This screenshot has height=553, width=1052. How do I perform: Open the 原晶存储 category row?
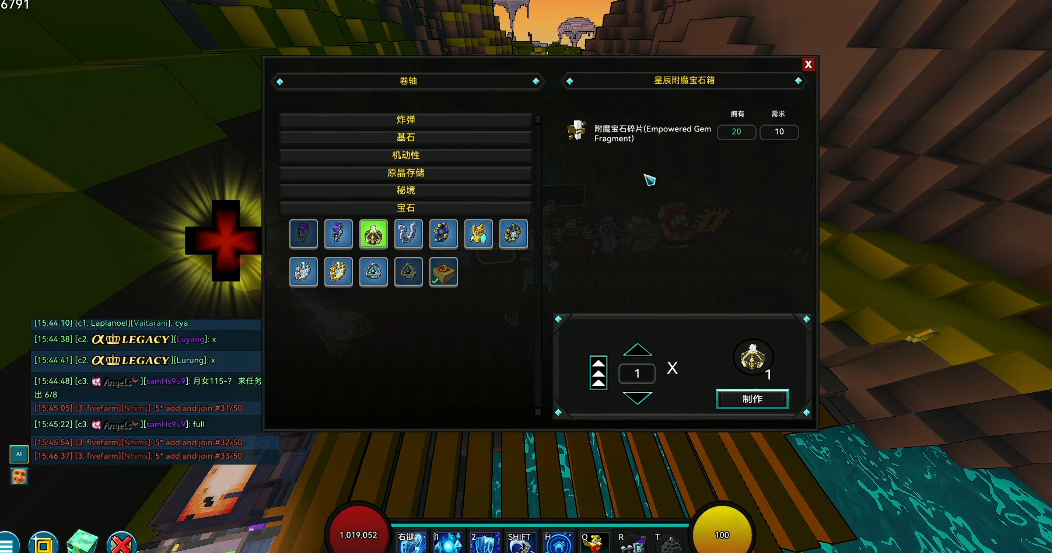tap(405, 173)
